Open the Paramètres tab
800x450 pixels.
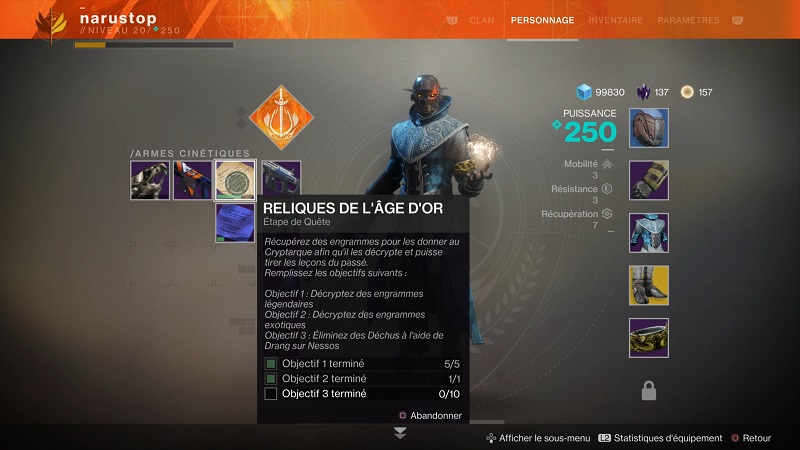(688, 20)
